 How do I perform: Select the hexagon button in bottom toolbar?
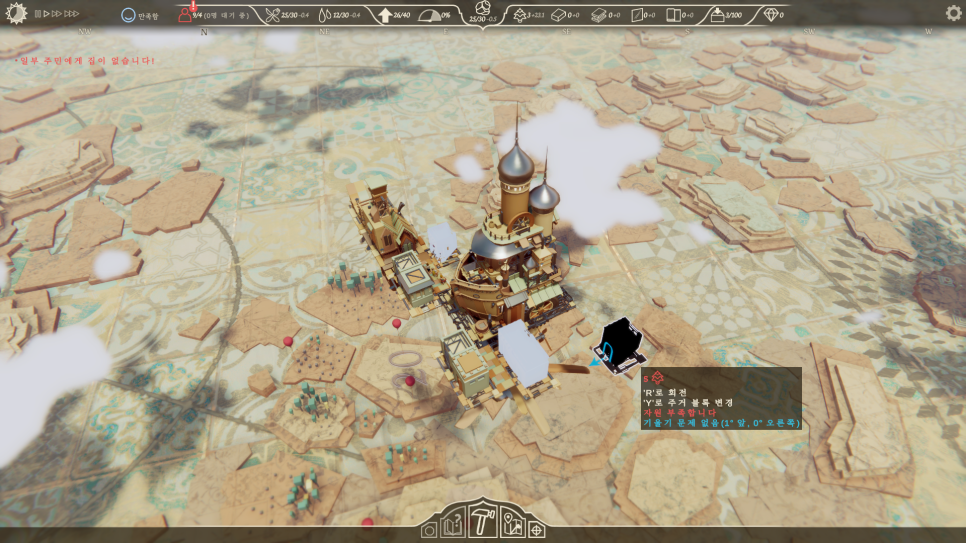coord(430,530)
